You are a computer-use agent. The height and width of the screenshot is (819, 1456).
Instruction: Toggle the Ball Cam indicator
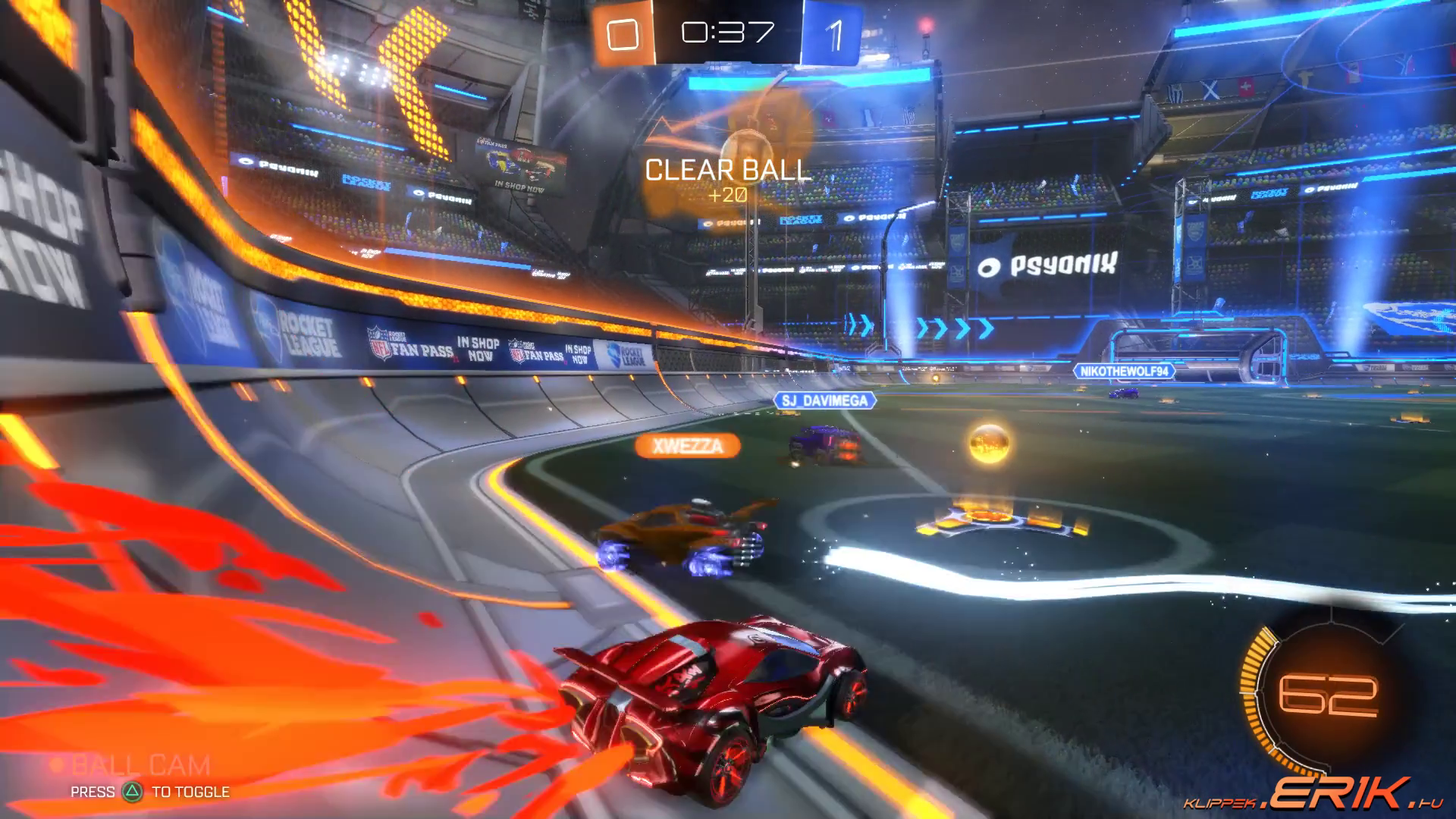[140, 766]
